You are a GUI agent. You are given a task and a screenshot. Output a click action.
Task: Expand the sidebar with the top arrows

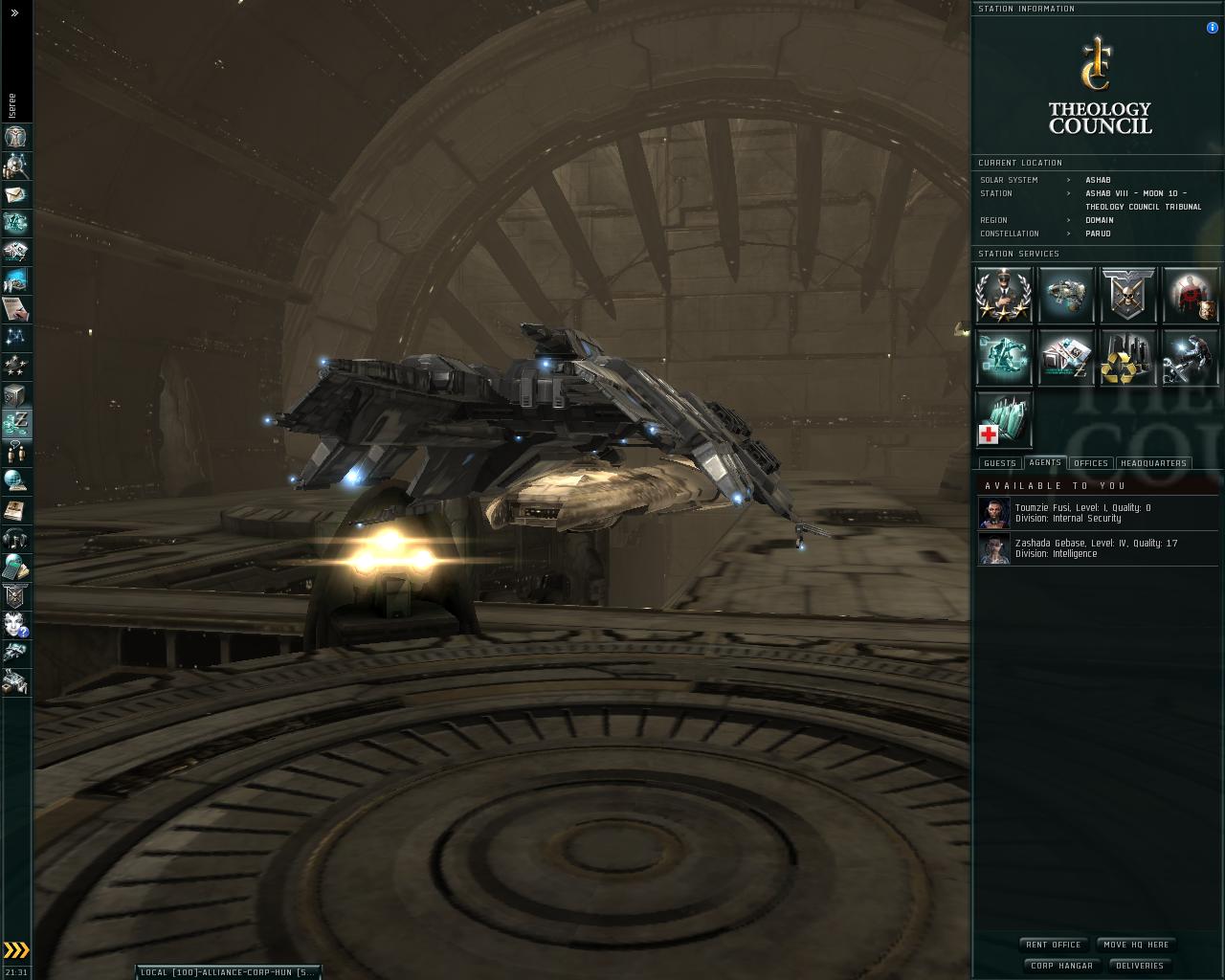click(x=14, y=13)
